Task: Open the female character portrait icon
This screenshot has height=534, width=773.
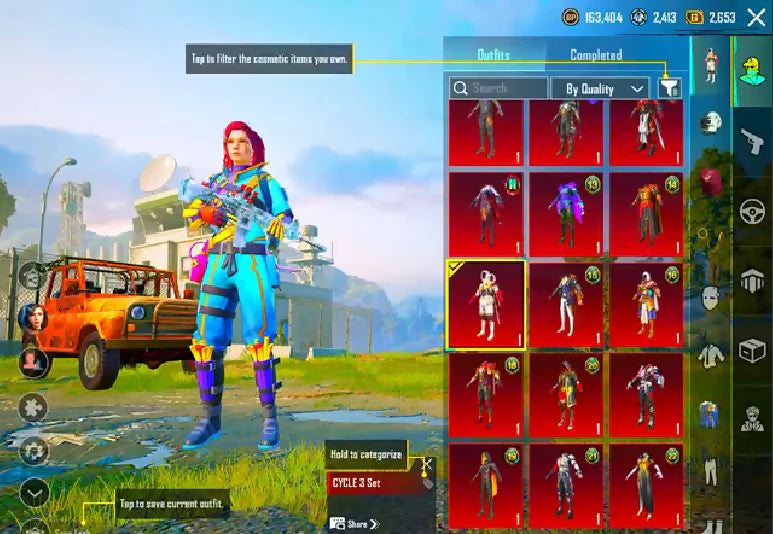Action: tap(32, 320)
